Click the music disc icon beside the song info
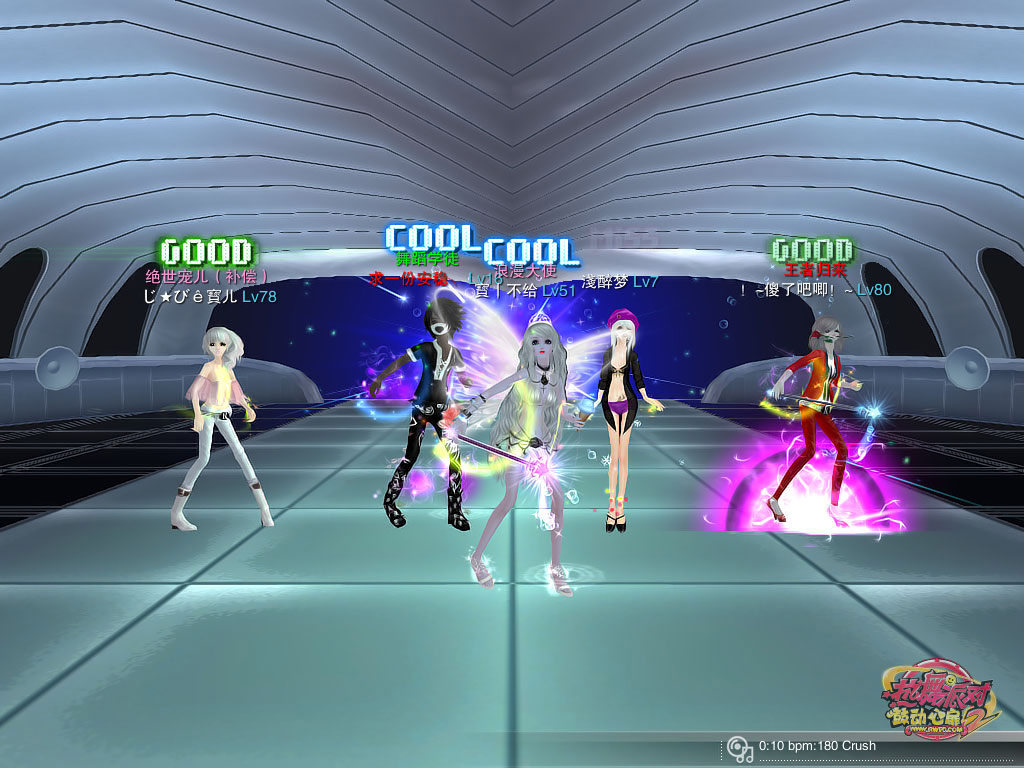The image size is (1024, 768). point(739,748)
